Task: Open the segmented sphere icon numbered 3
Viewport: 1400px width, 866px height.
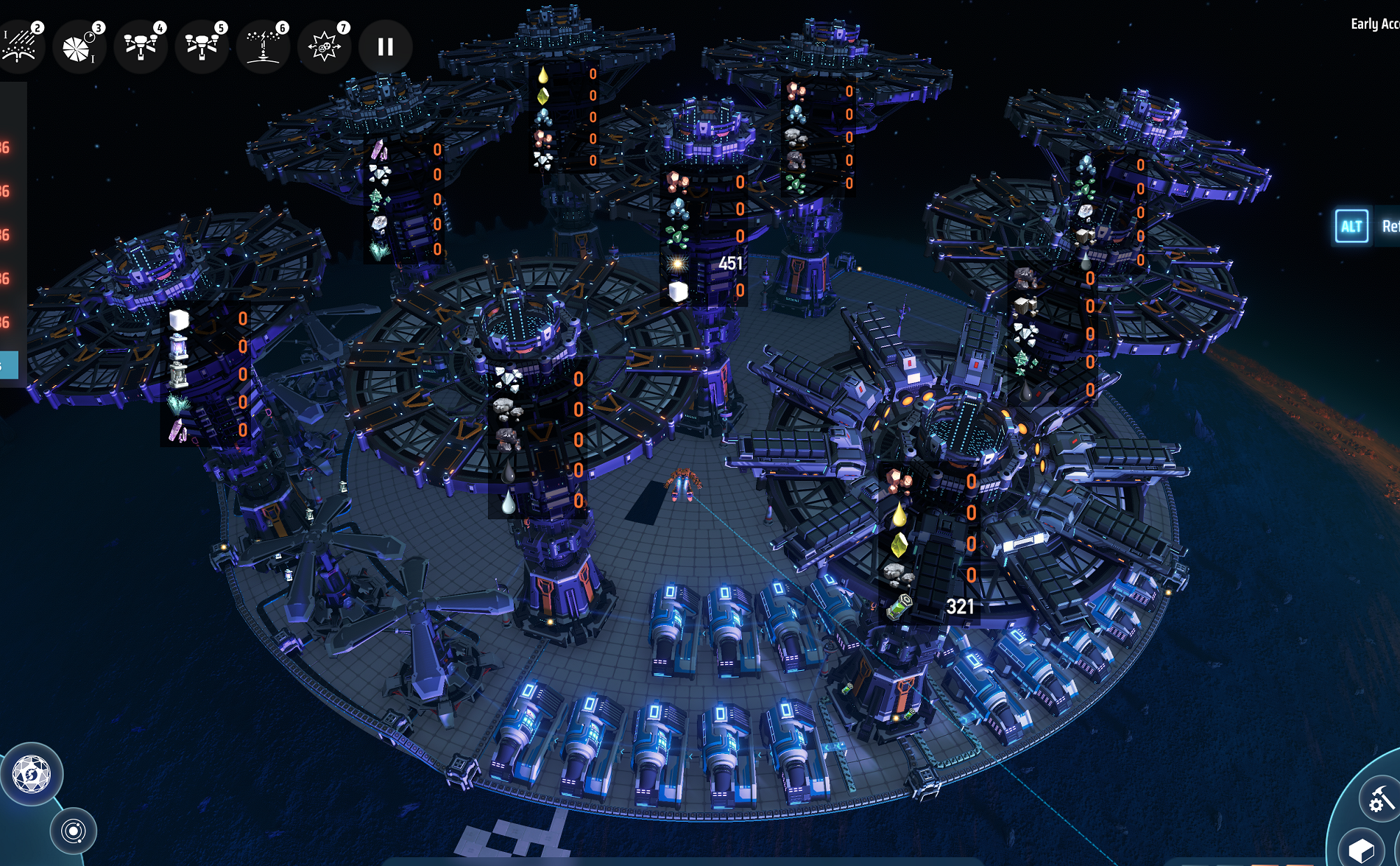Action: pyautogui.click(x=79, y=47)
